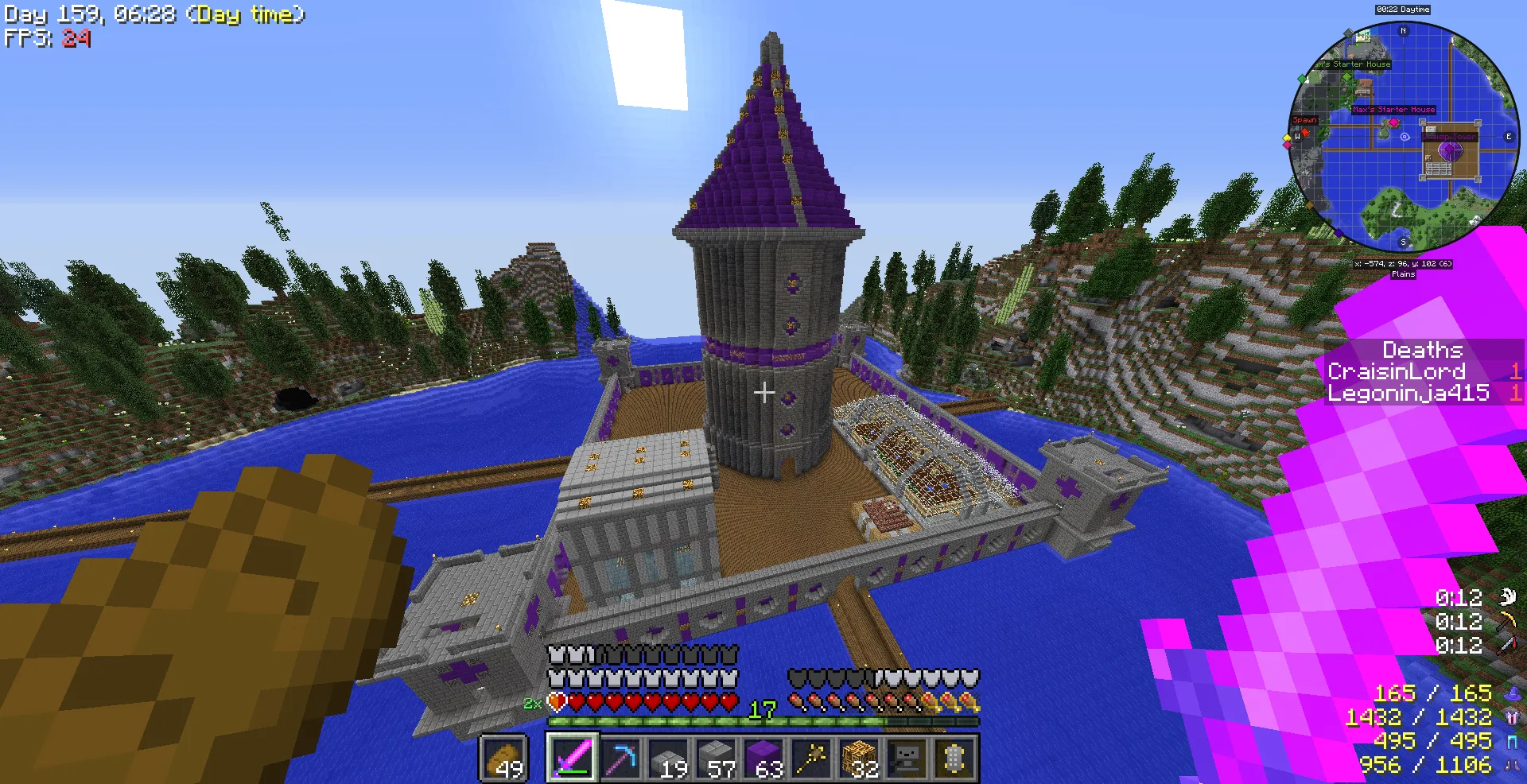Click the sword strength effect timer icon
This screenshot has width=1527, height=784.
[x=1506, y=644]
